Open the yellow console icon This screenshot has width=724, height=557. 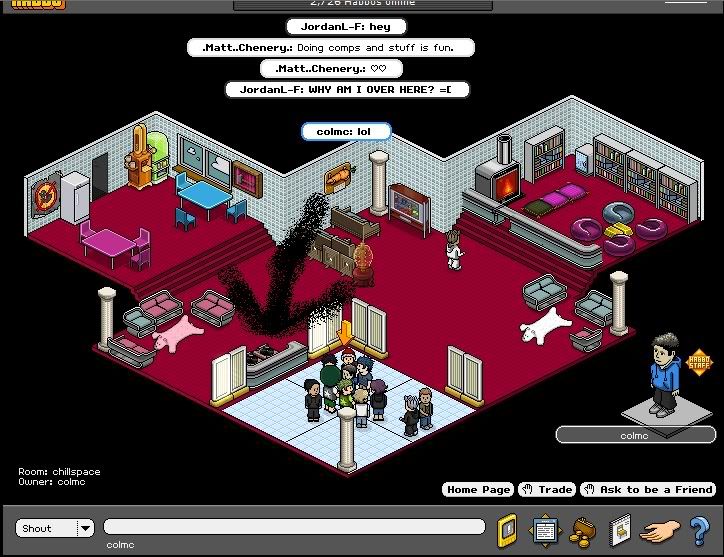(x=508, y=528)
